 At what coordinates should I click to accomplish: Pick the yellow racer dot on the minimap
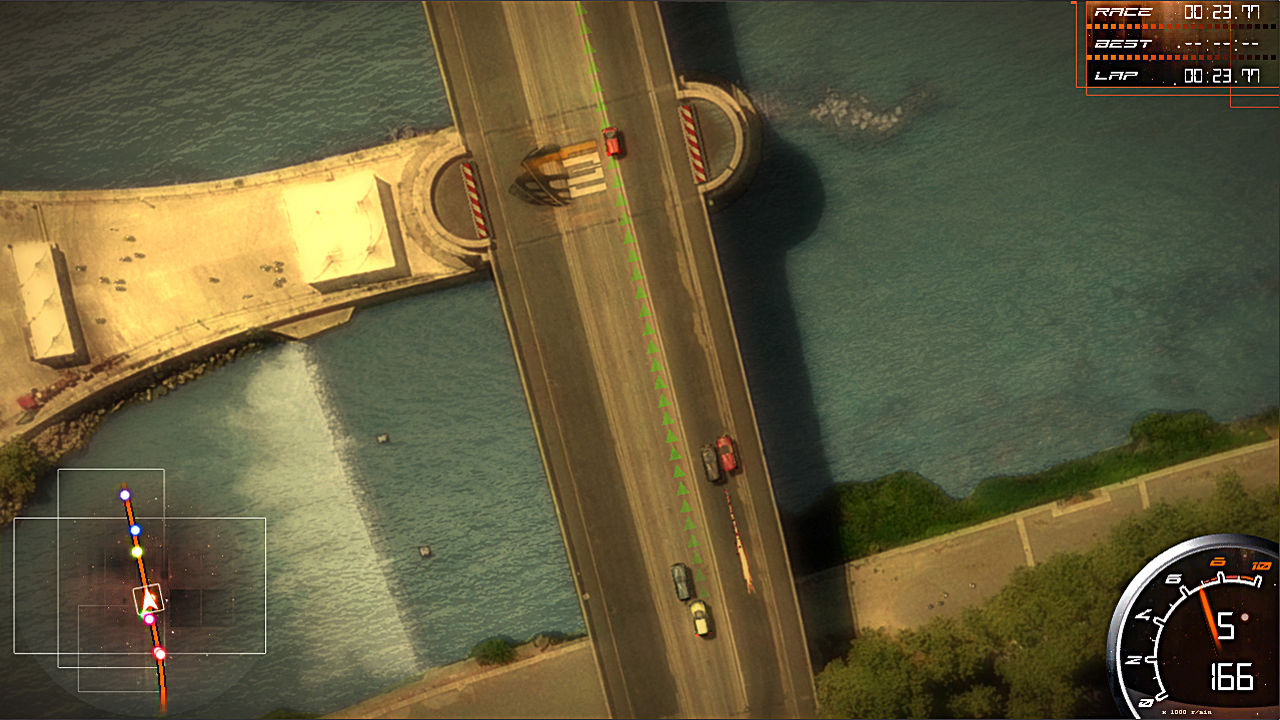pos(137,552)
